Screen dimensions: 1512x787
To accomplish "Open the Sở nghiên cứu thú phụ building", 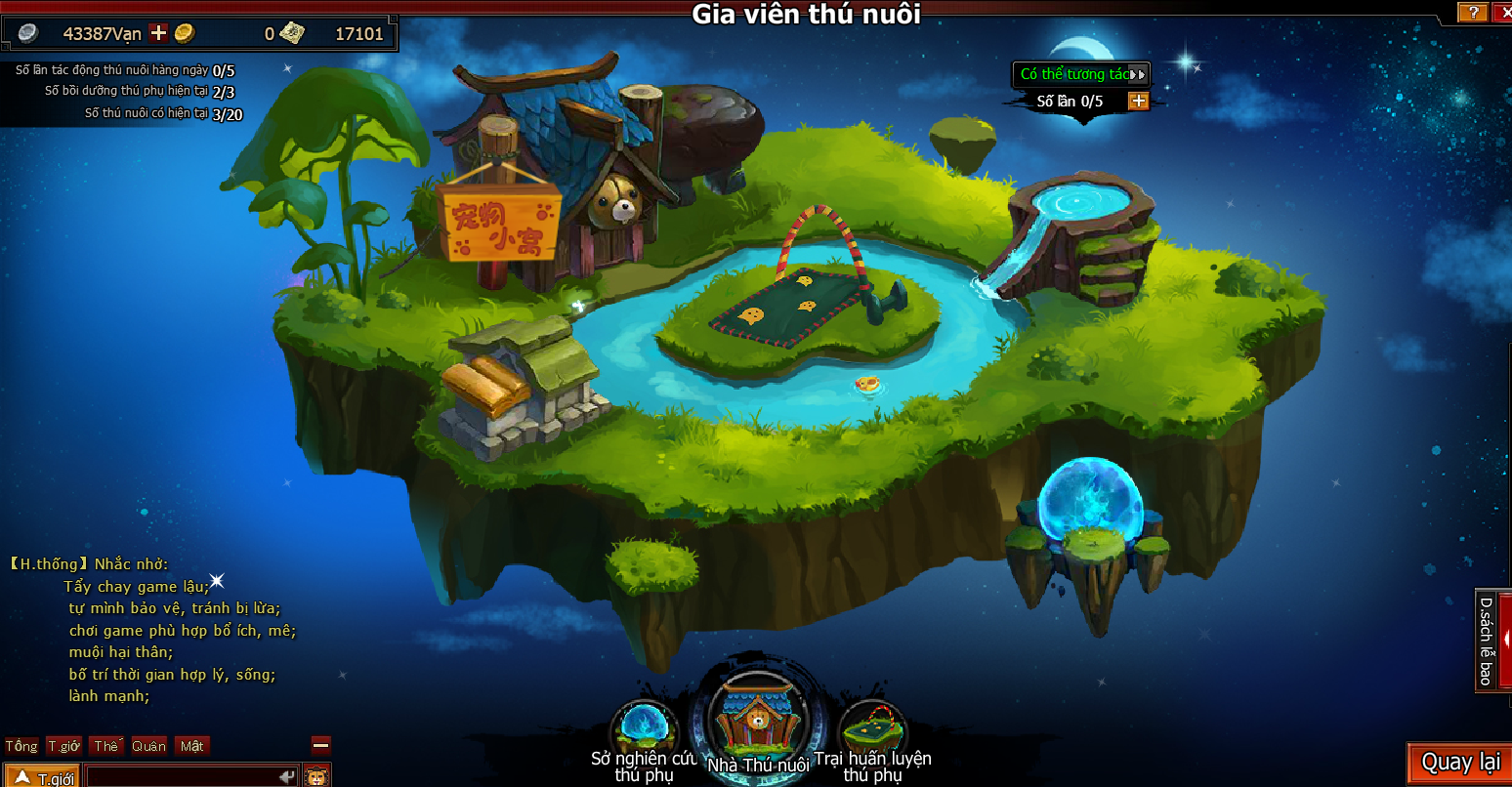I will coord(644,728).
